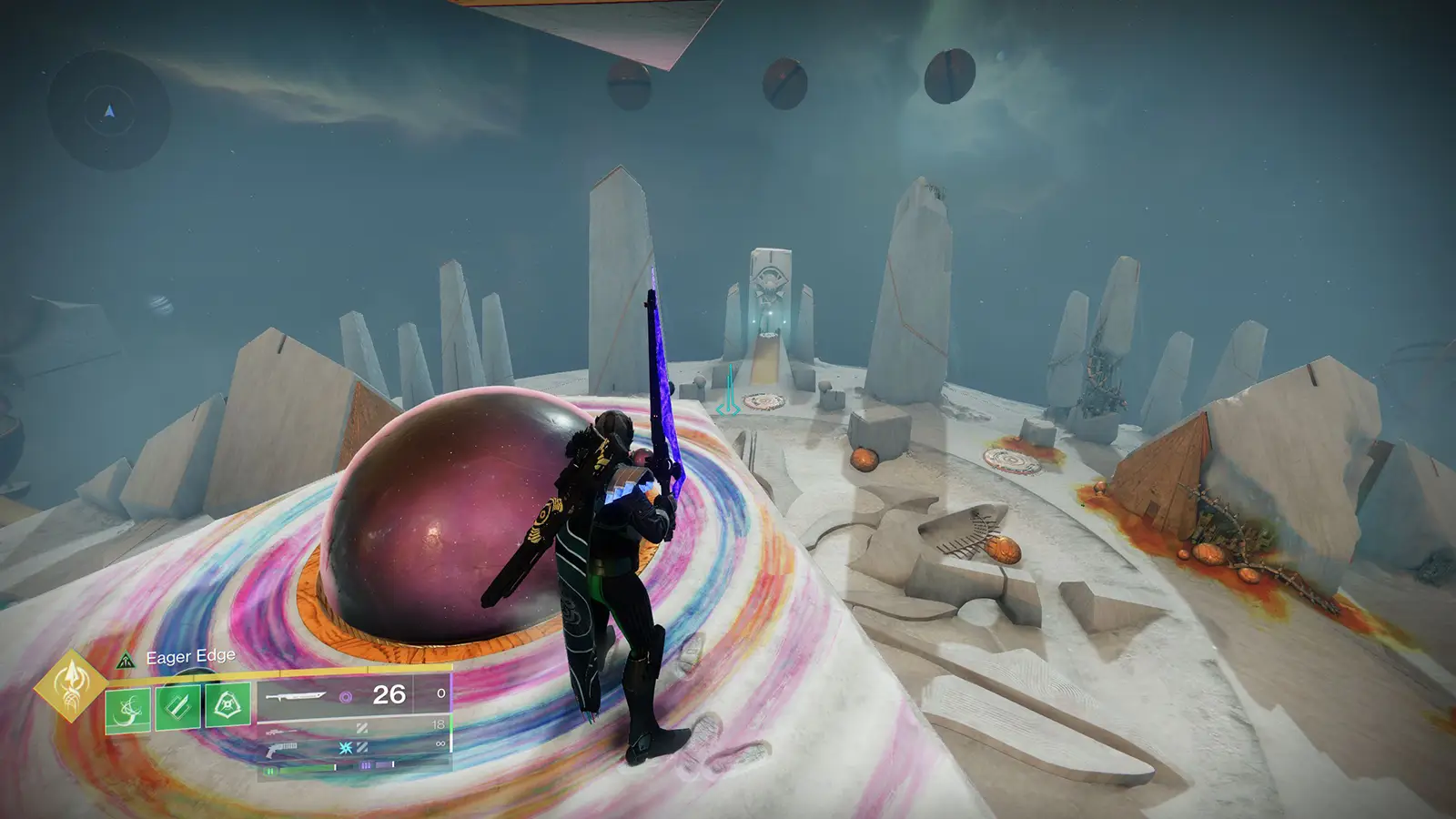Click the hand cannon icon in the third slot
1456x819 pixels.
tap(281, 749)
